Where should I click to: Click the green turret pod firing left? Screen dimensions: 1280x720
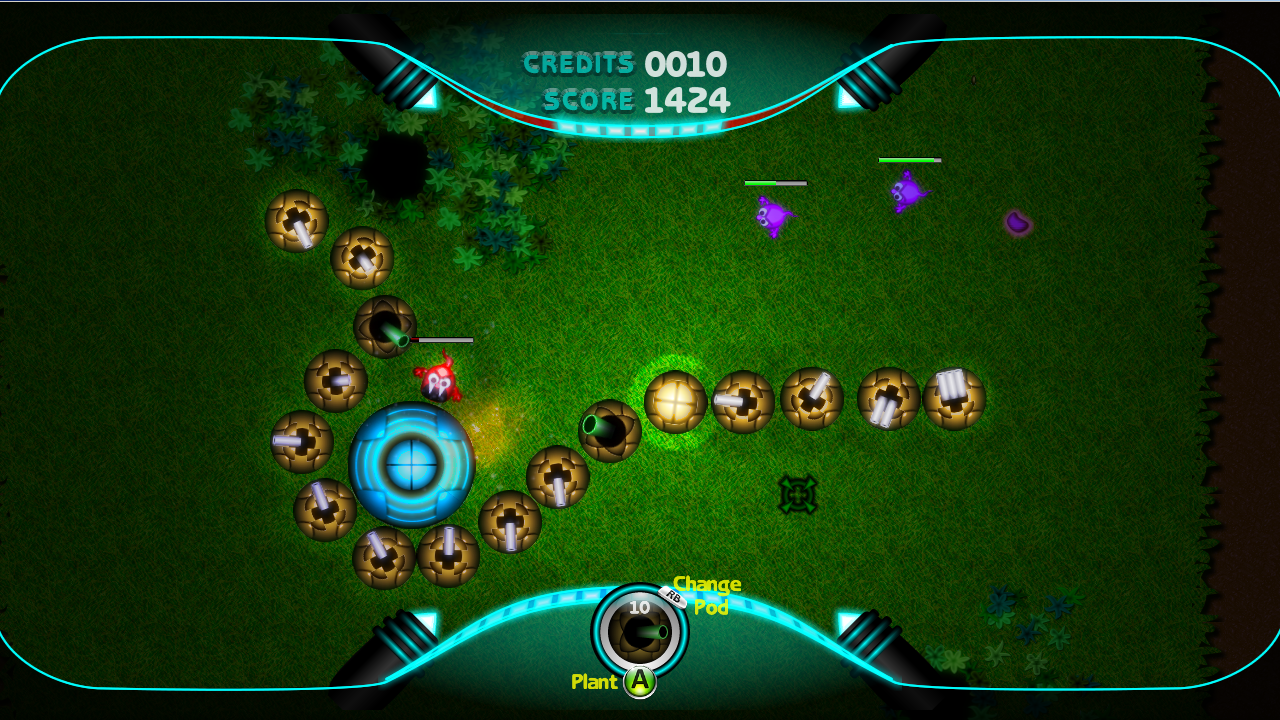click(x=608, y=432)
